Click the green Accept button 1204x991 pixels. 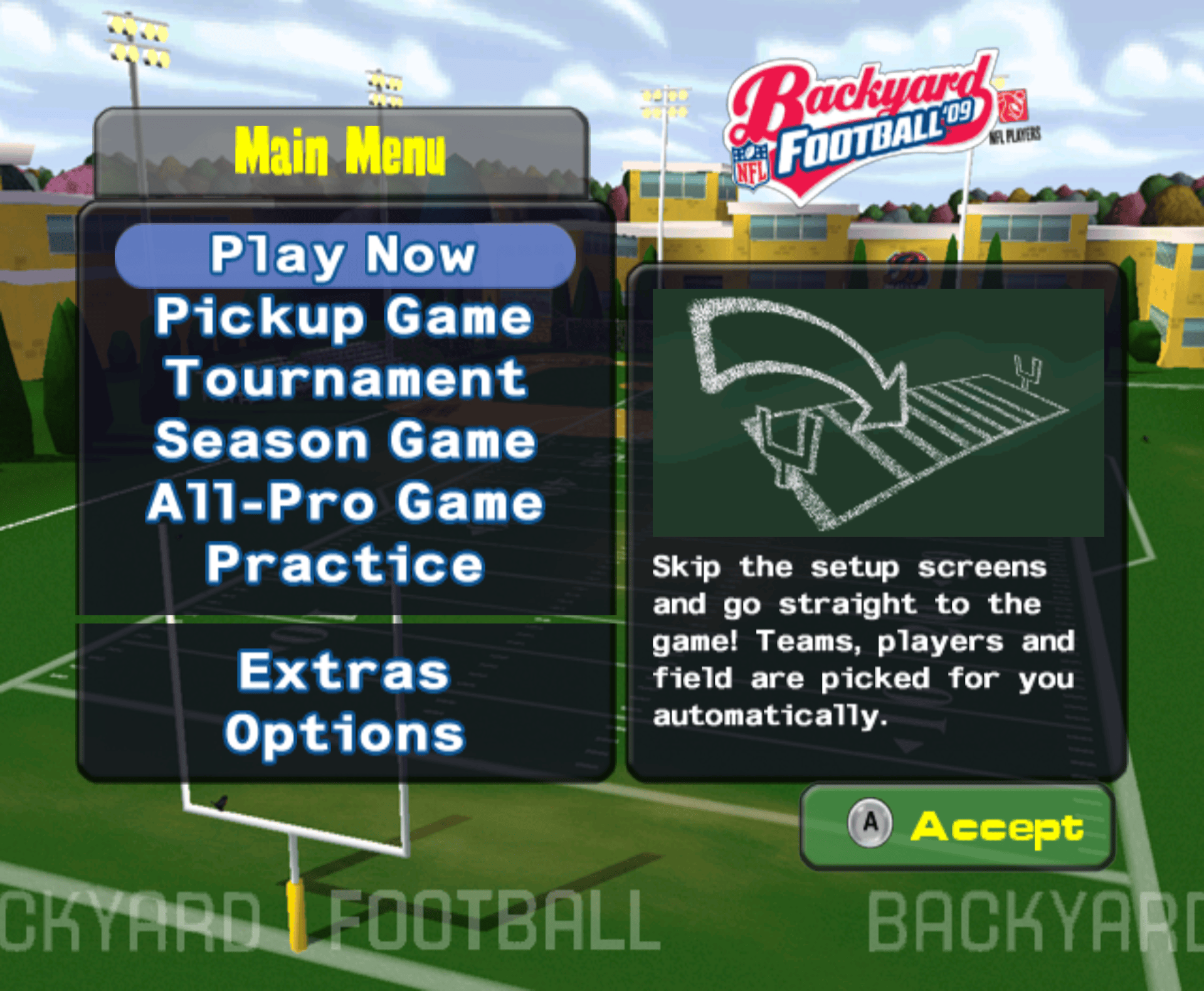[957, 826]
